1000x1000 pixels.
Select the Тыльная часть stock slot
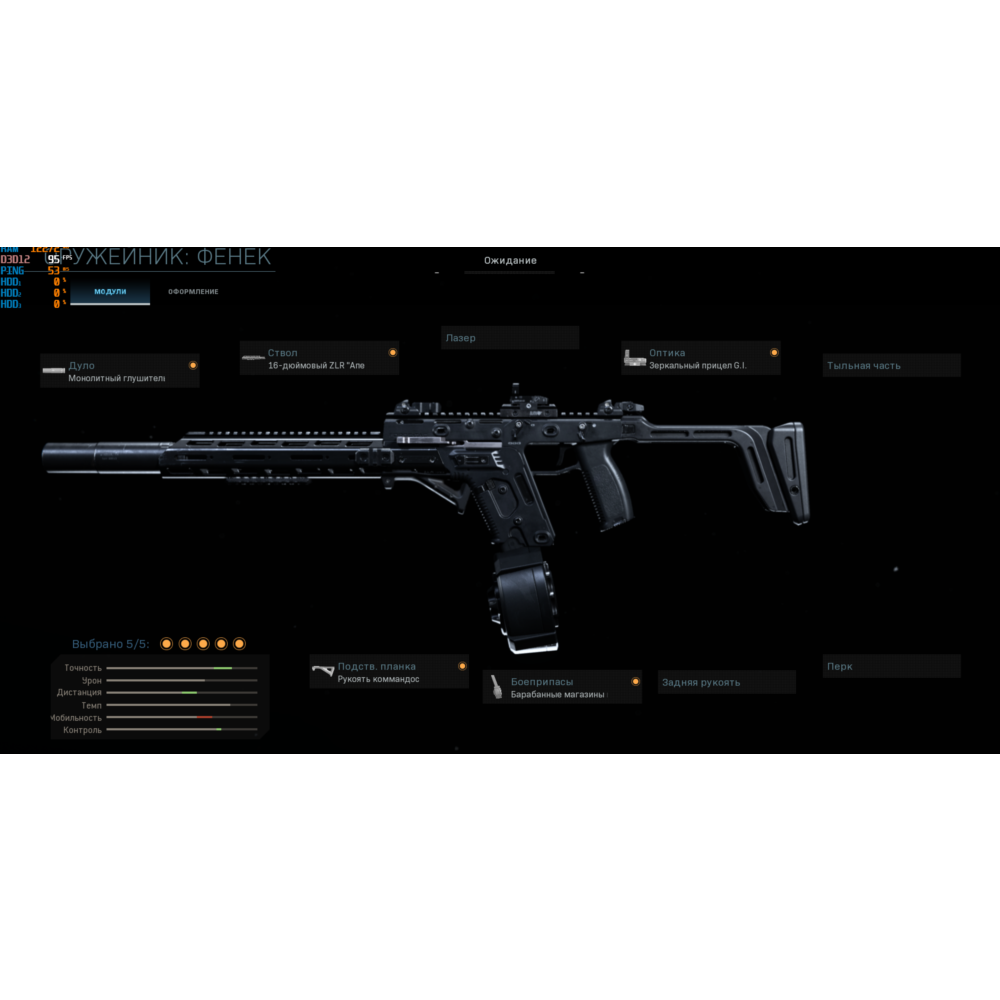click(891, 366)
